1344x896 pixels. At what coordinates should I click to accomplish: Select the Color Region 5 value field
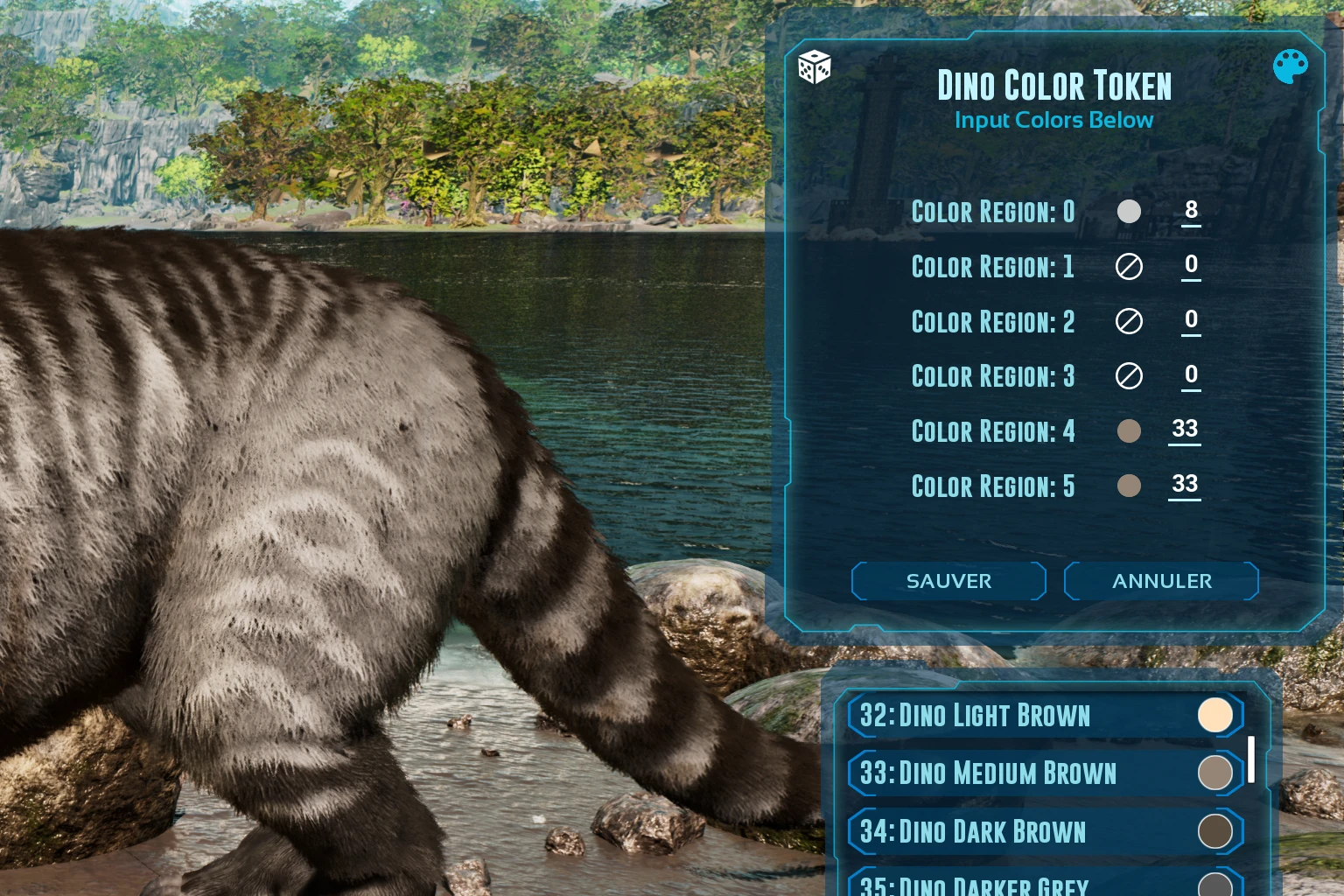pos(1185,485)
